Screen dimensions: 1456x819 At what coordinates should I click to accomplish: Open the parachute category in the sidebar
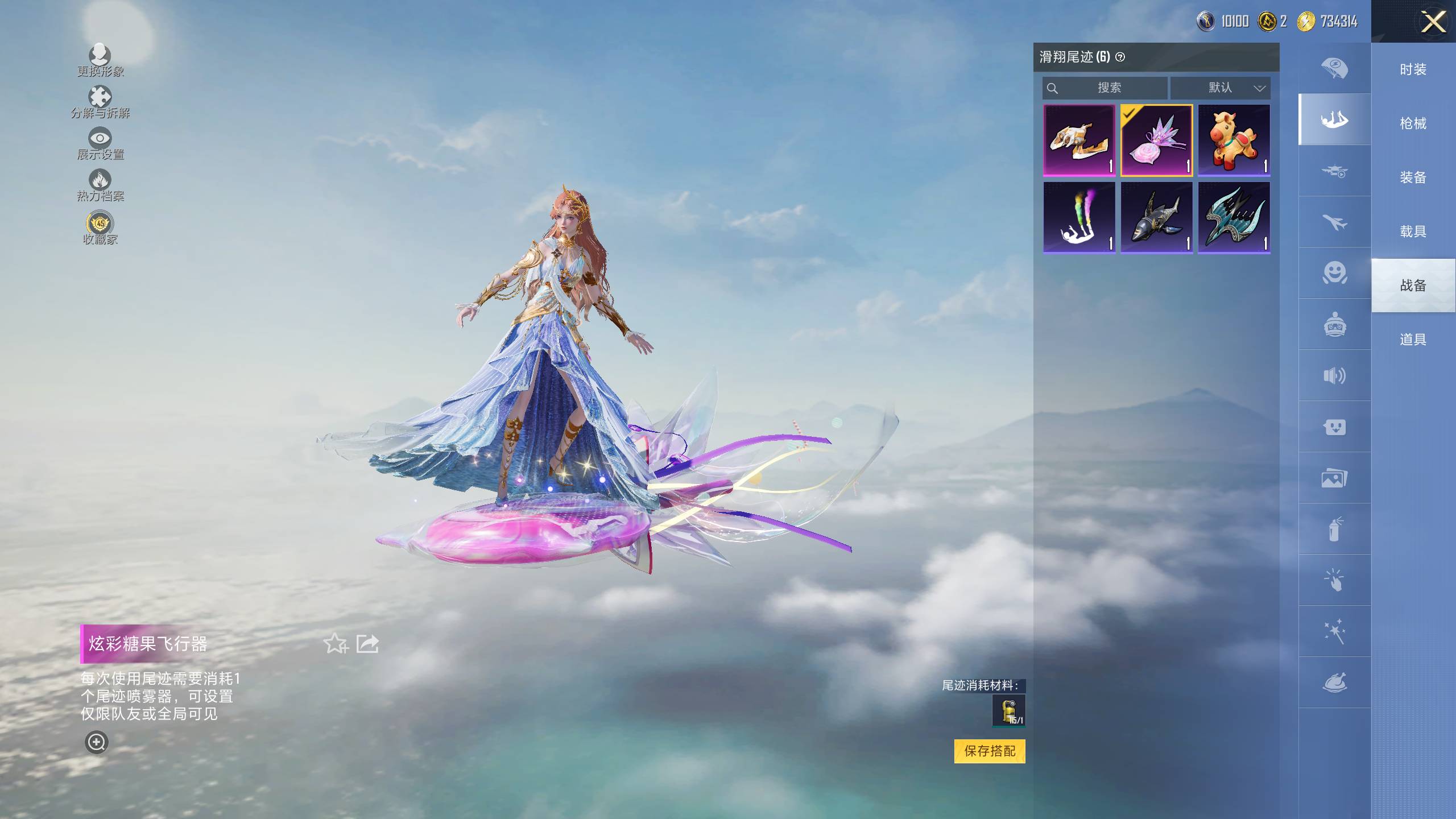[1334, 68]
